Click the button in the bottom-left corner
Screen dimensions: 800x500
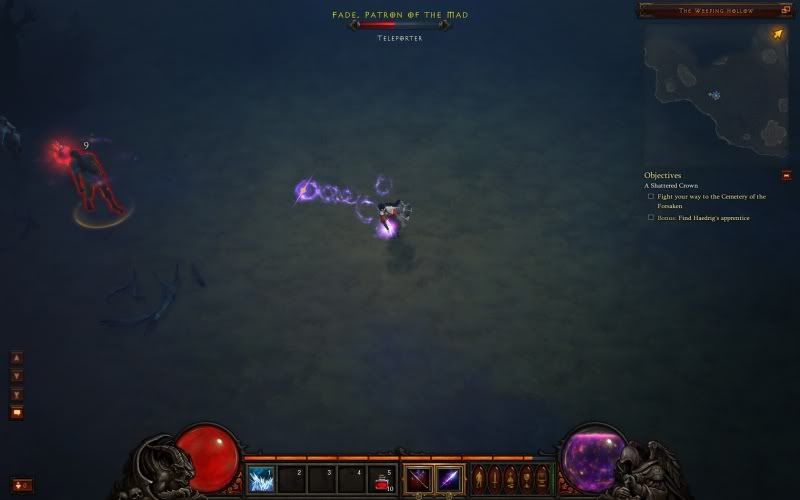(22, 485)
